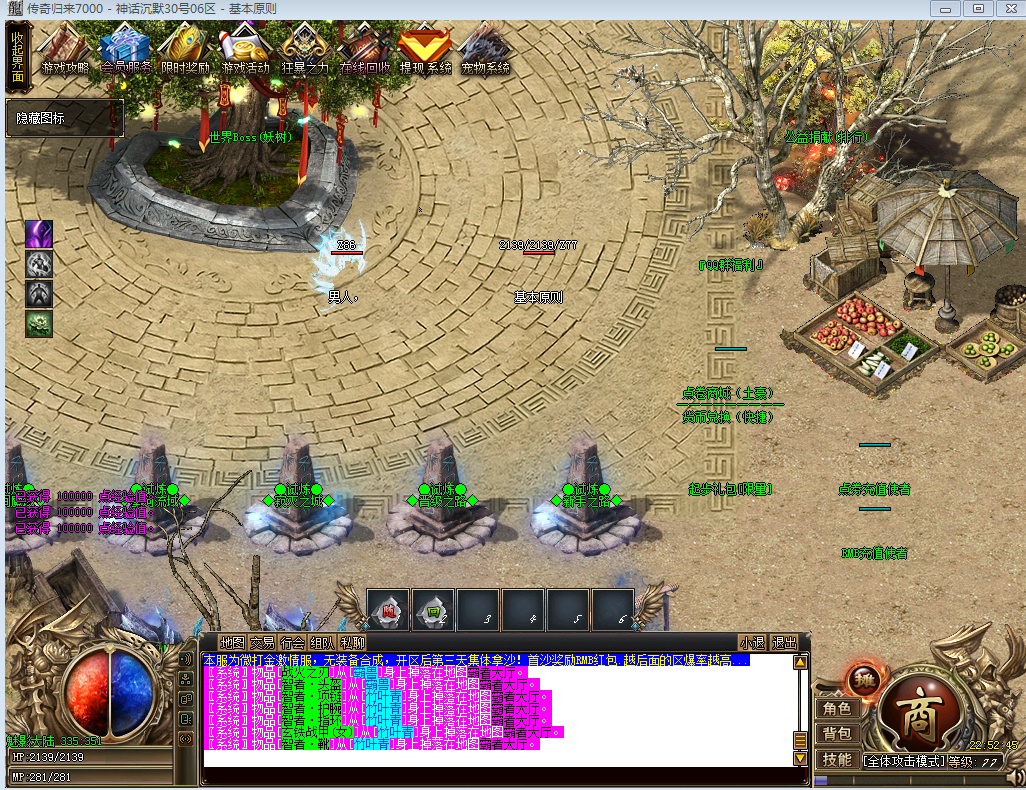Open the 限时奖励 timed rewards
The height and width of the screenshot is (790, 1026).
(185, 50)
